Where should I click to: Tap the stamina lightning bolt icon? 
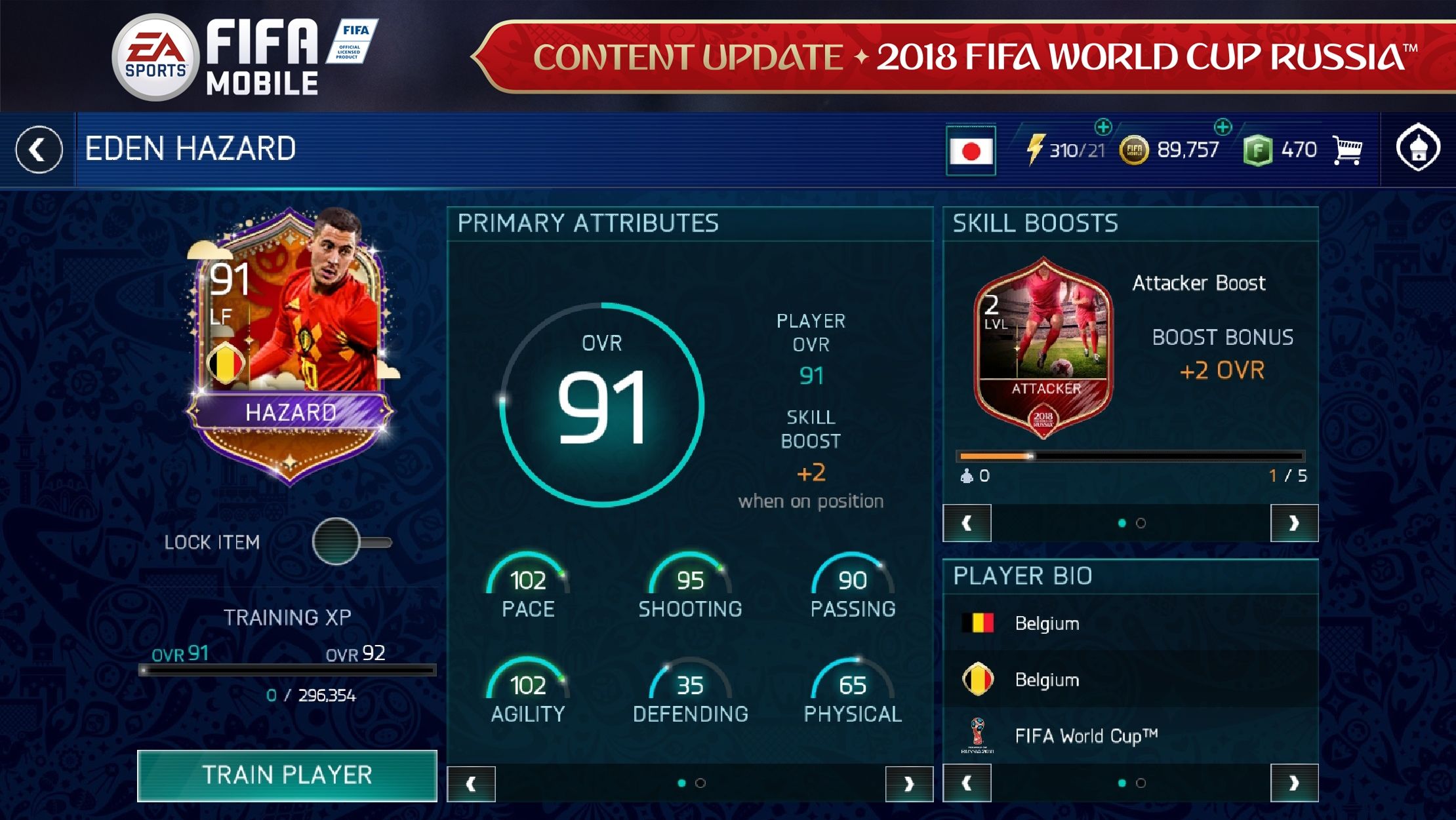[x=1035, y=149]
